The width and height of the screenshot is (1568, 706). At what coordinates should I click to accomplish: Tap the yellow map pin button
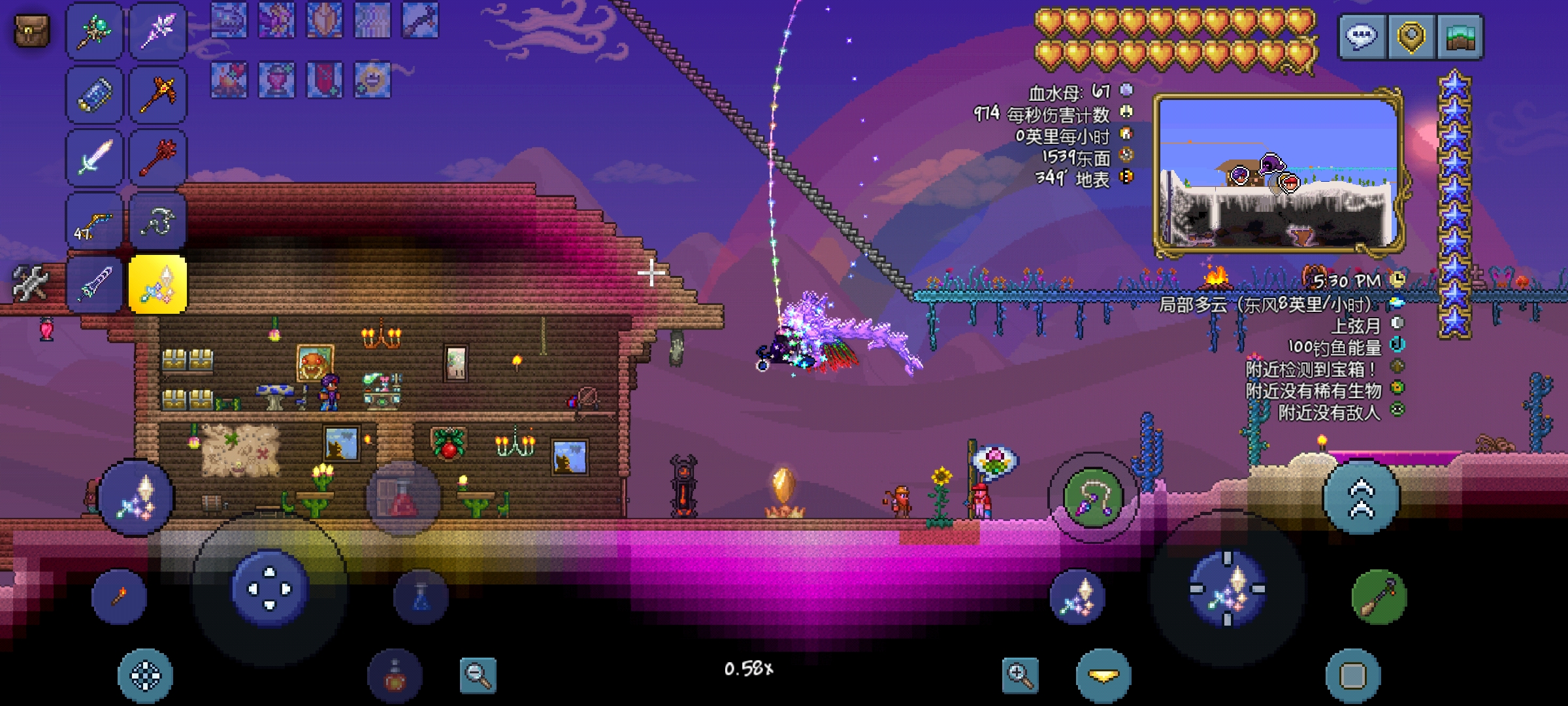[1411, 37]
